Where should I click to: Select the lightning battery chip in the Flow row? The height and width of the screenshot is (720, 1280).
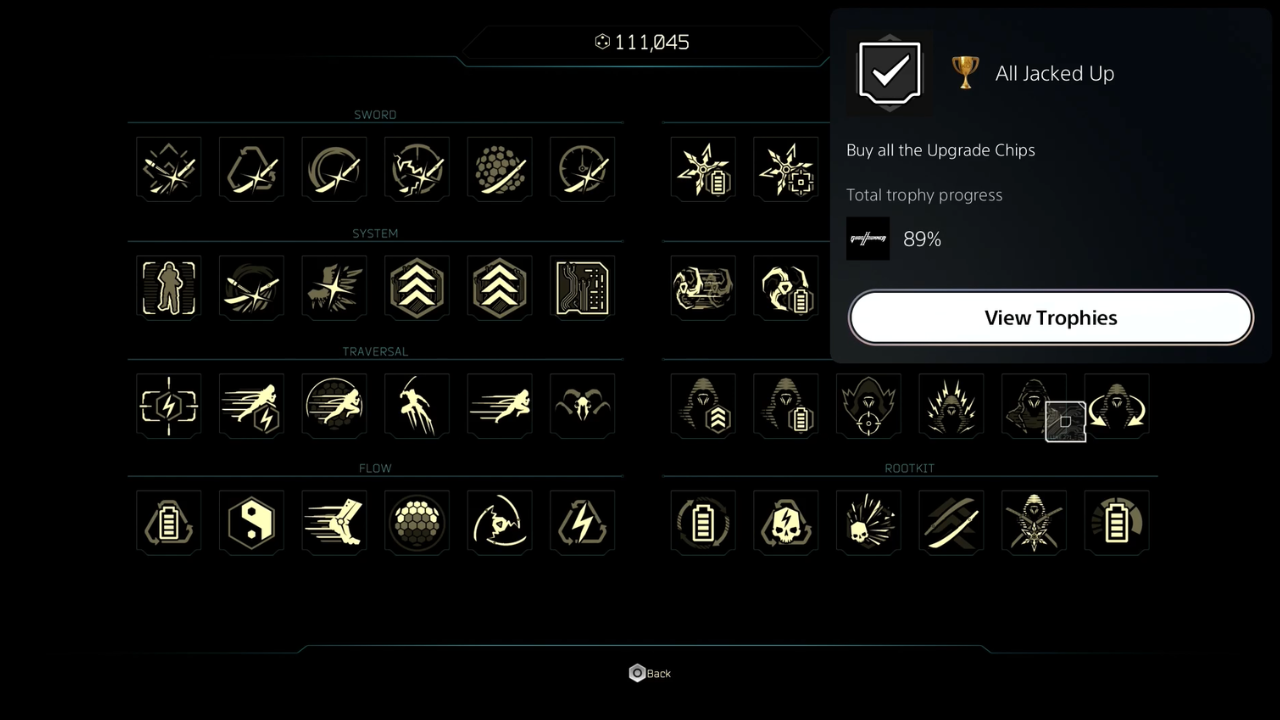pos(582,522)
